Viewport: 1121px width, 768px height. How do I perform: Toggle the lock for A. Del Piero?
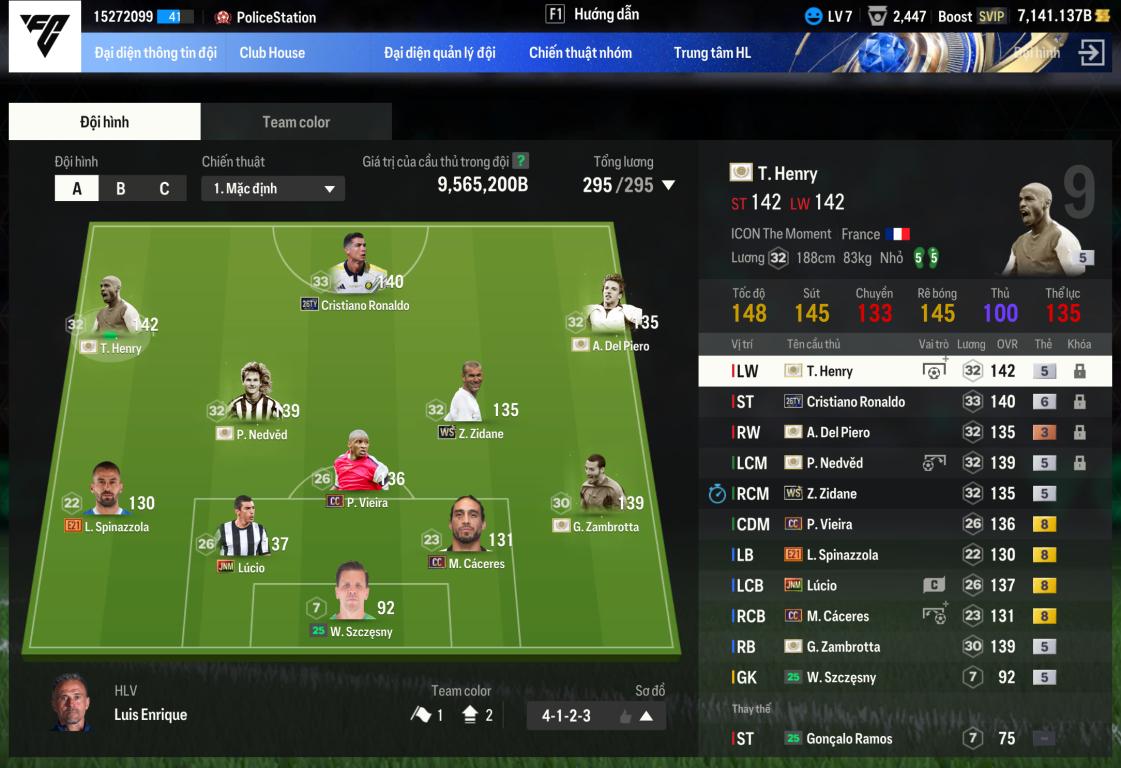[x=1079, y=432]
